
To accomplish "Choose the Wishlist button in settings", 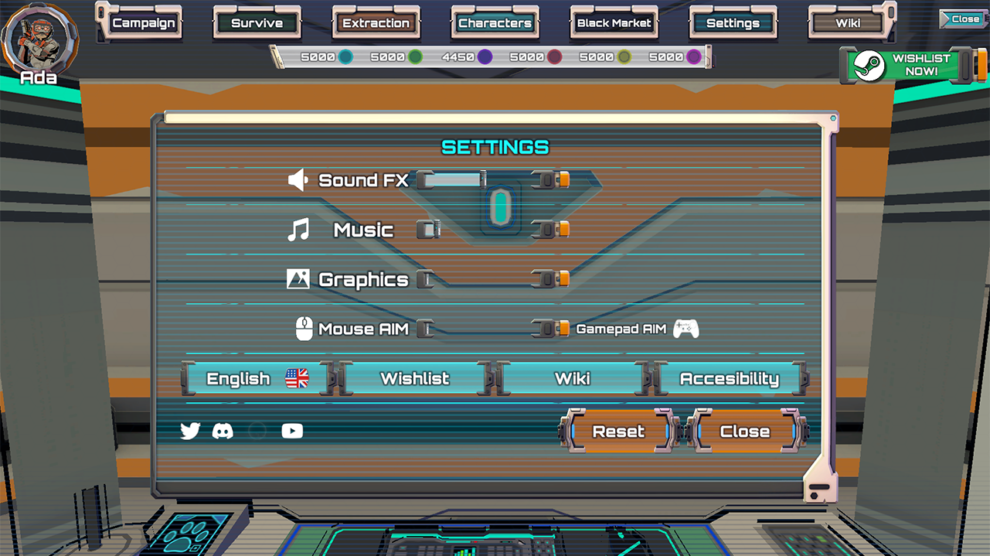I will pos(415,379).
